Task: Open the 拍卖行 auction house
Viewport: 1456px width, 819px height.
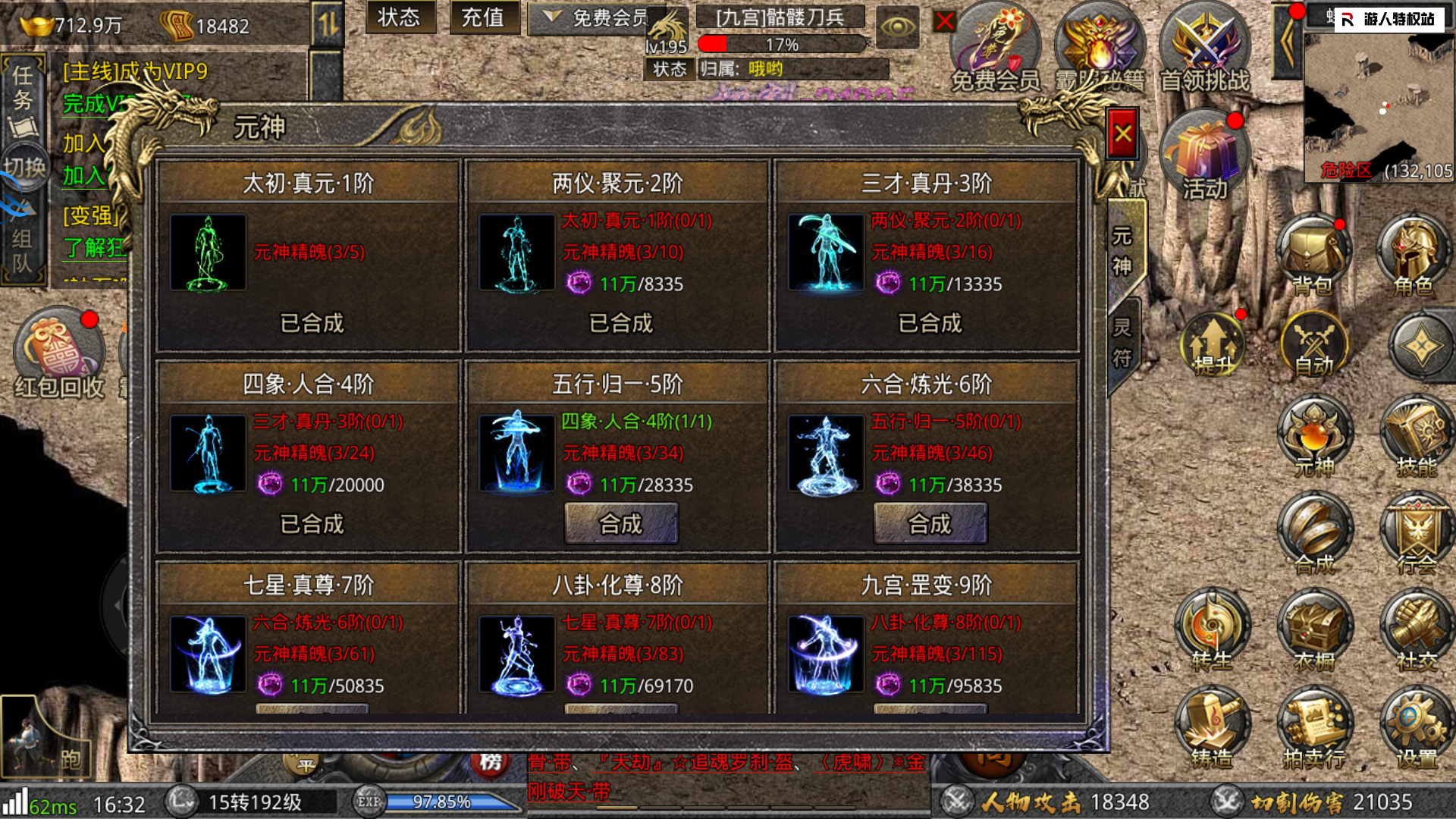Action: (x=1313, y=728)
